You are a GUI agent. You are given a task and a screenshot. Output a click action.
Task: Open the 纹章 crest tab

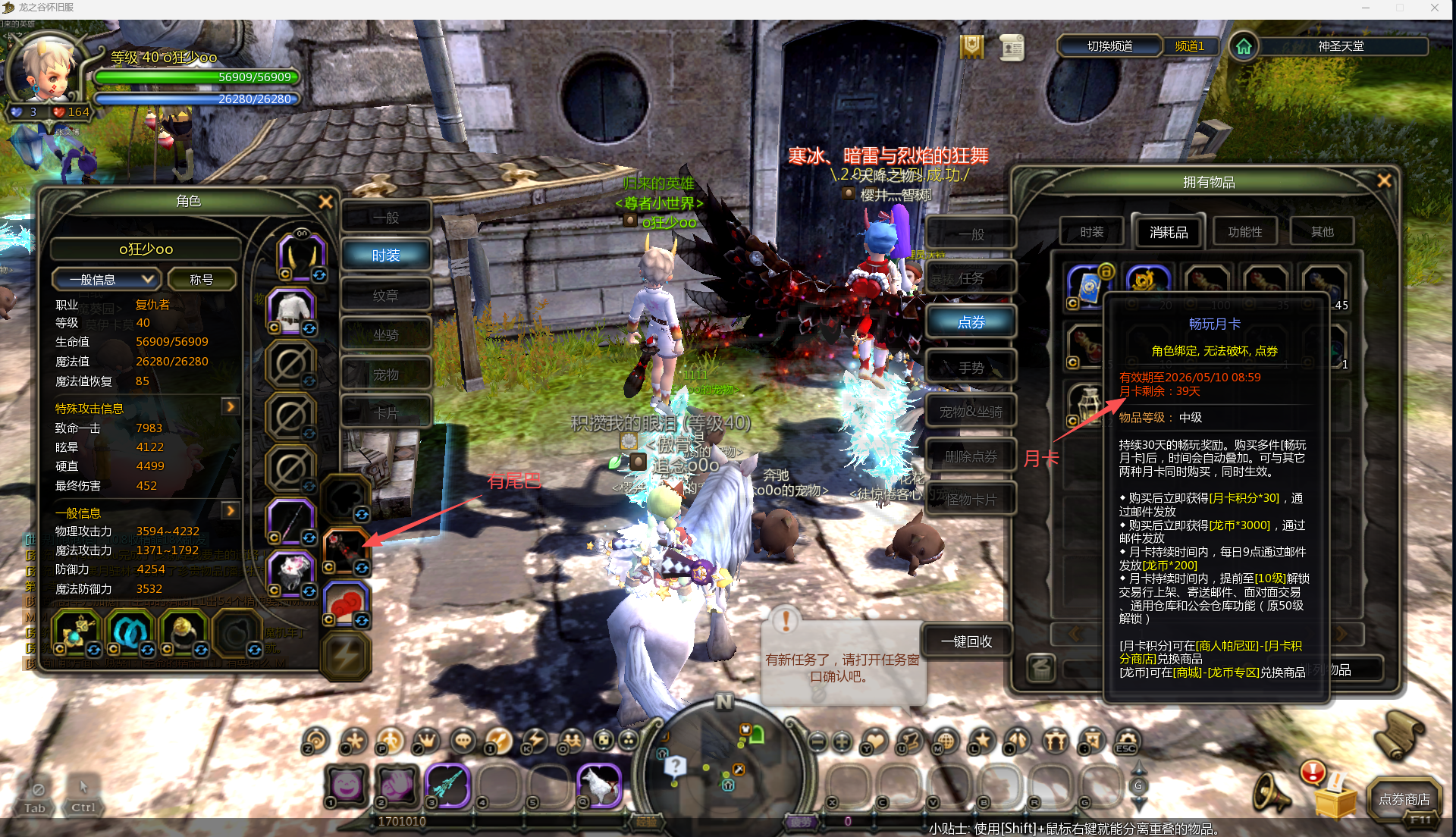point(386,296)
